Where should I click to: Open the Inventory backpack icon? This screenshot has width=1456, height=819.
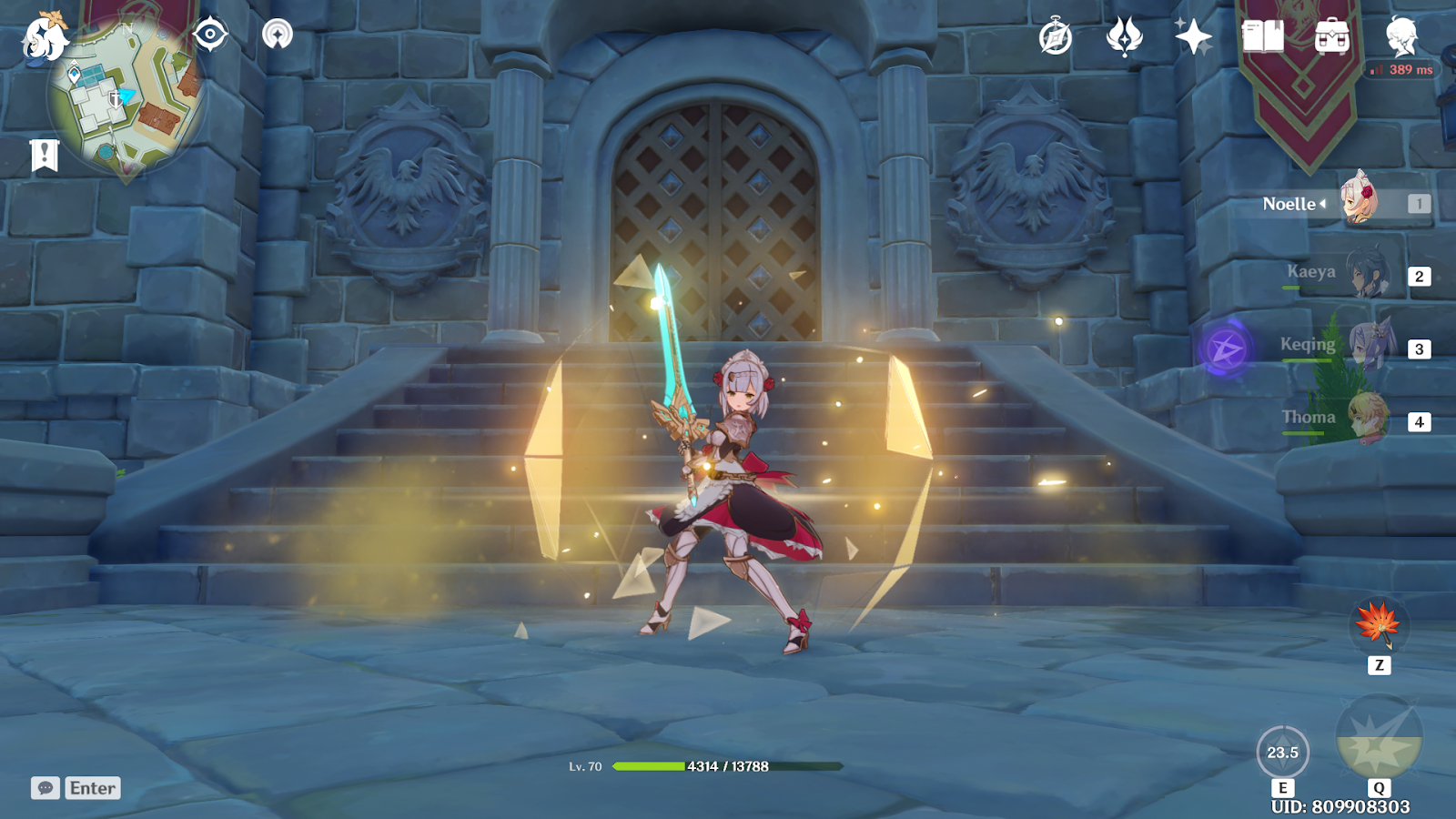coord(1332,37)
